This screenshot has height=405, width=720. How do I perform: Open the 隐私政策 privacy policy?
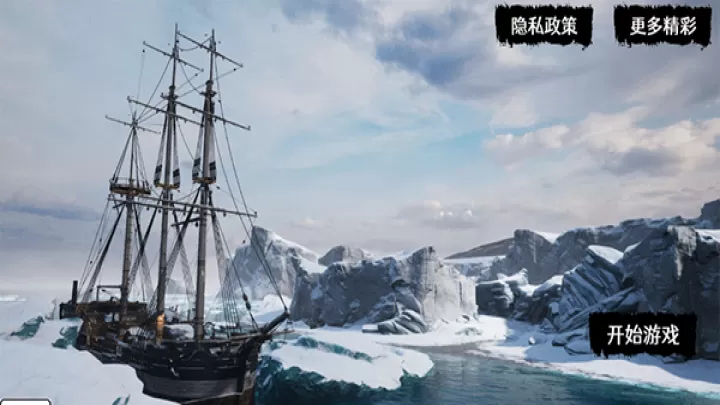[x=544, y=26]
